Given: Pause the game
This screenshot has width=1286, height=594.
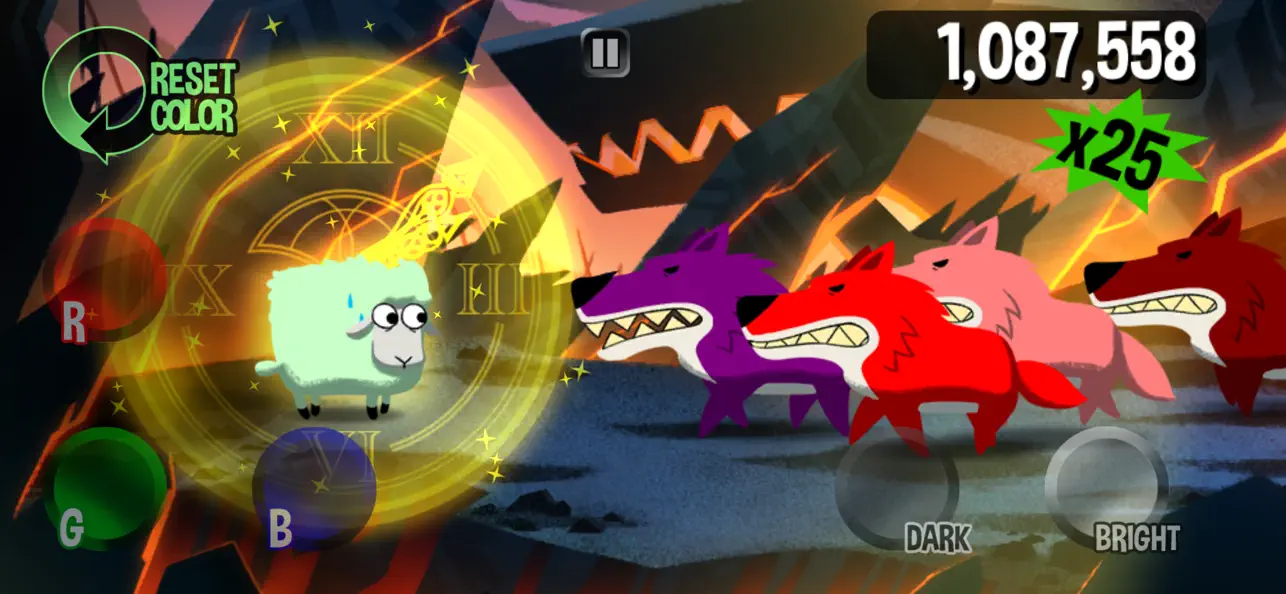Looking at the screenshot, I should tap(605, 52).
